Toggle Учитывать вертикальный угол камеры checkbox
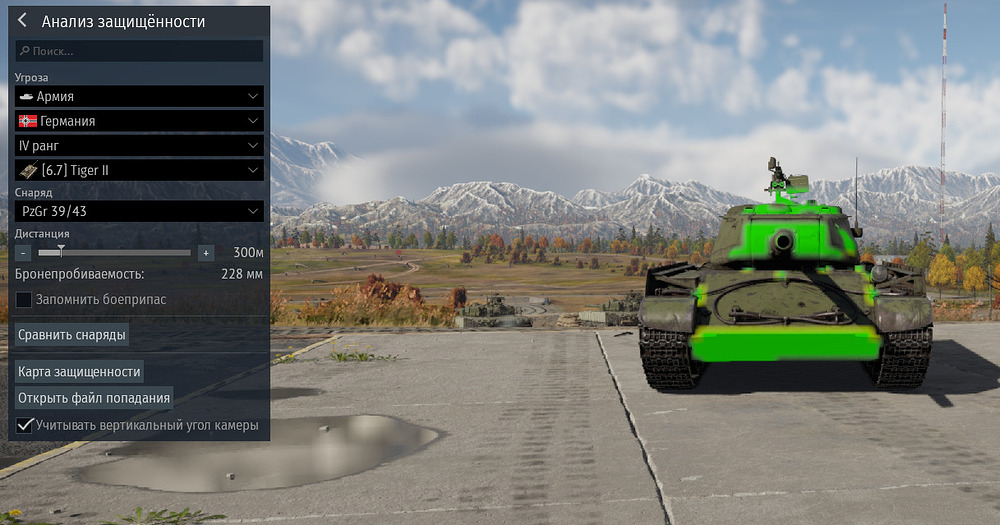The image size is (1000, 525). click(24, 425)
